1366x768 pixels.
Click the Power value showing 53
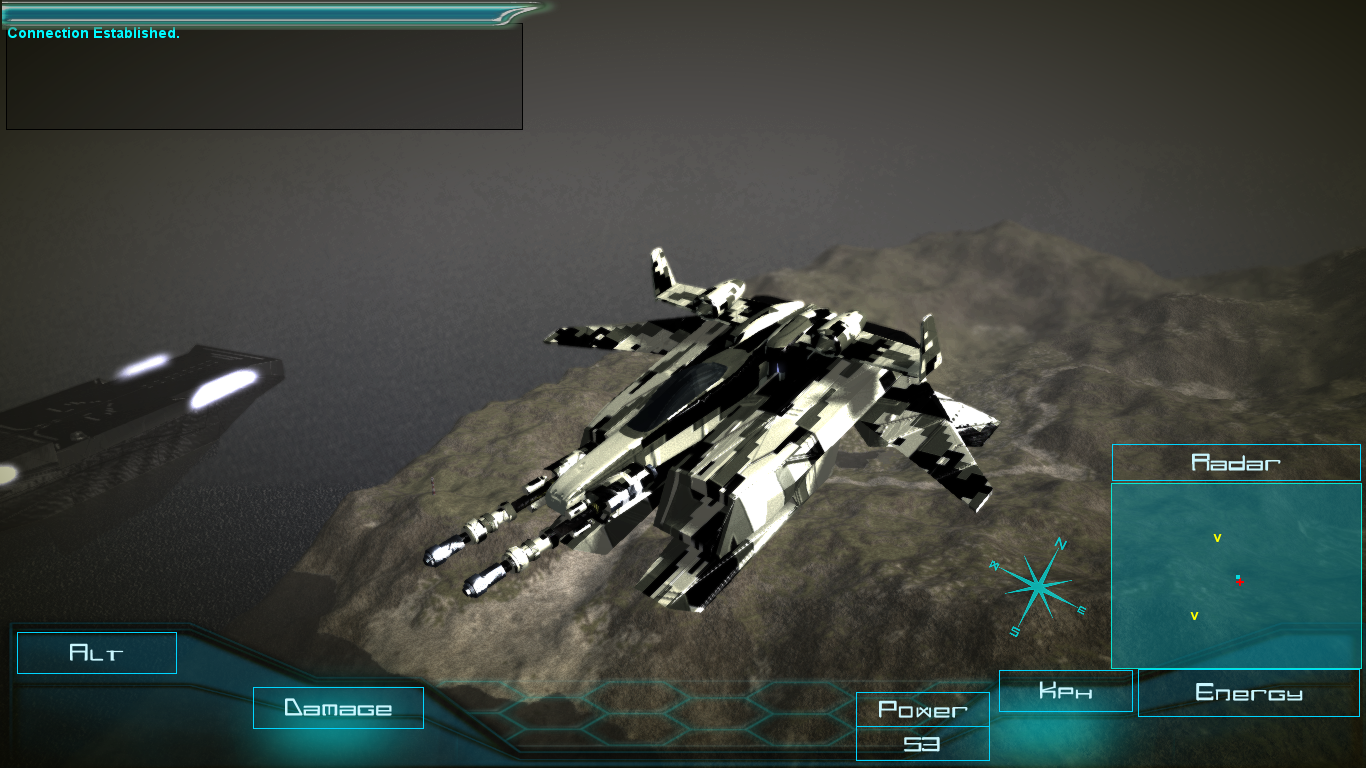pyautogui.click(x=921, y=745)
